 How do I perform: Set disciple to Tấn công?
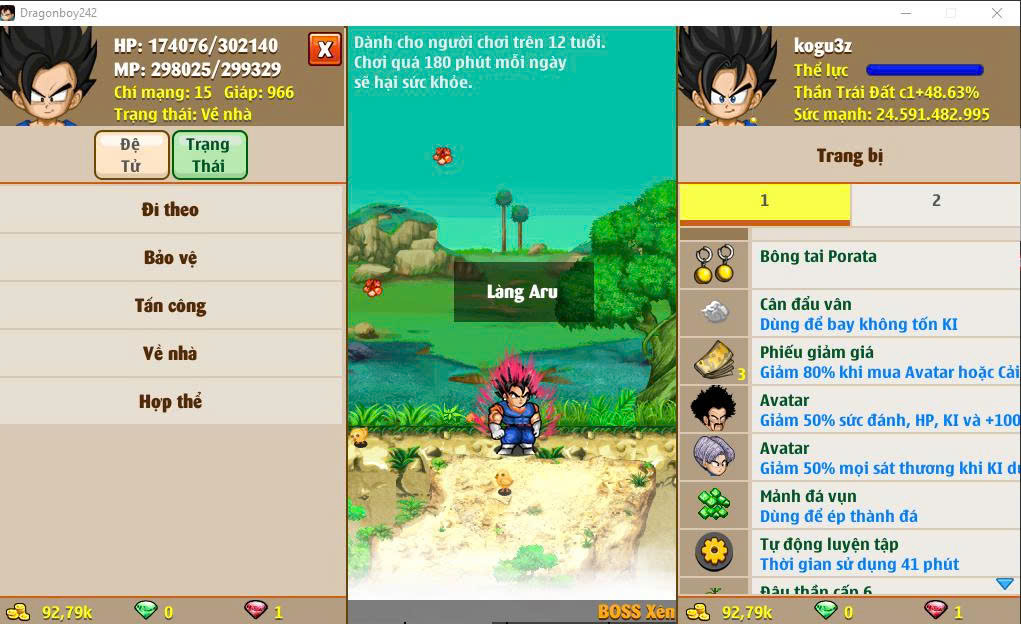[x=171, y=306]
